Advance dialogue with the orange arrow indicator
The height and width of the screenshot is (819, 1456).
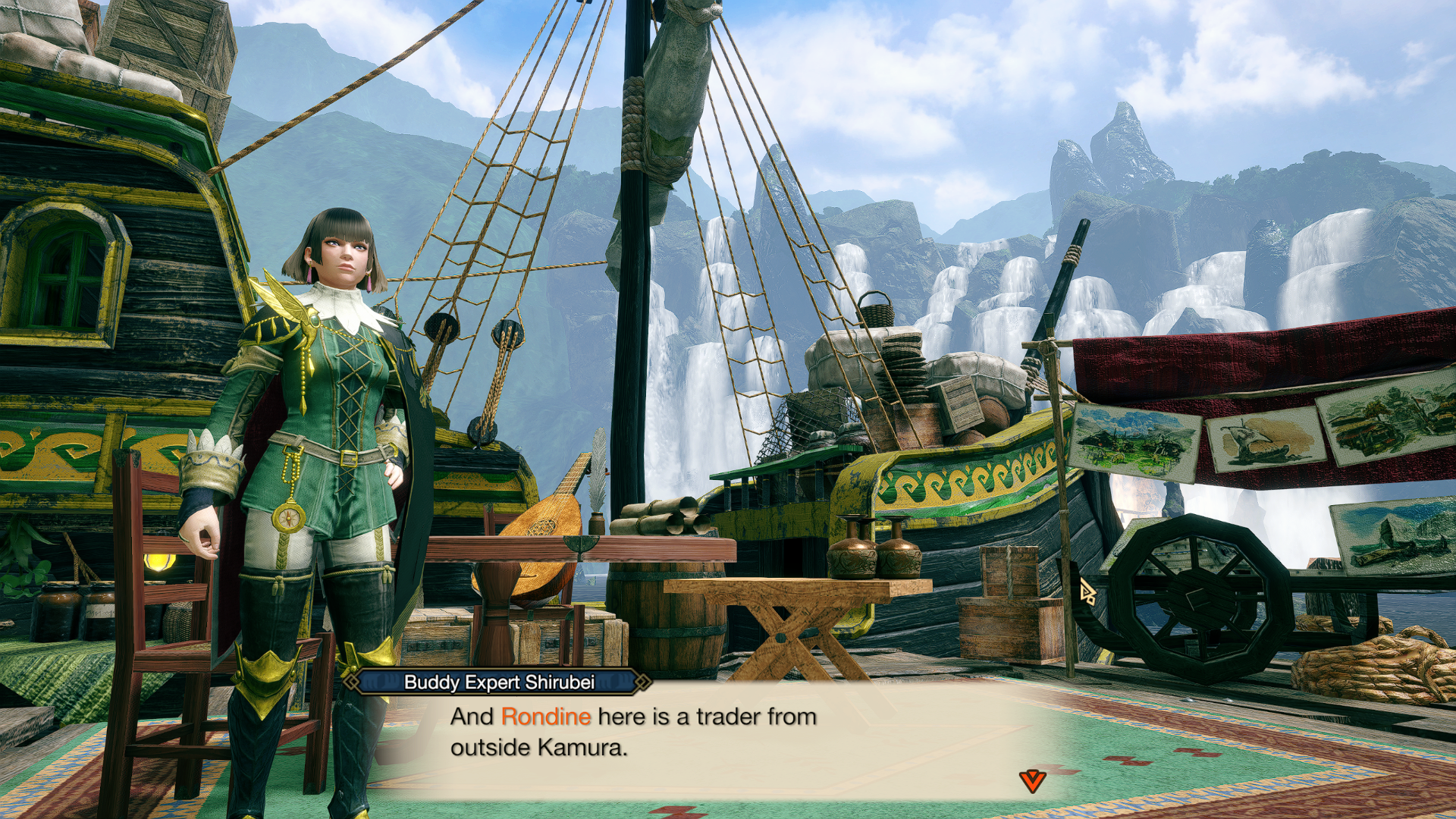point(1032,780)
